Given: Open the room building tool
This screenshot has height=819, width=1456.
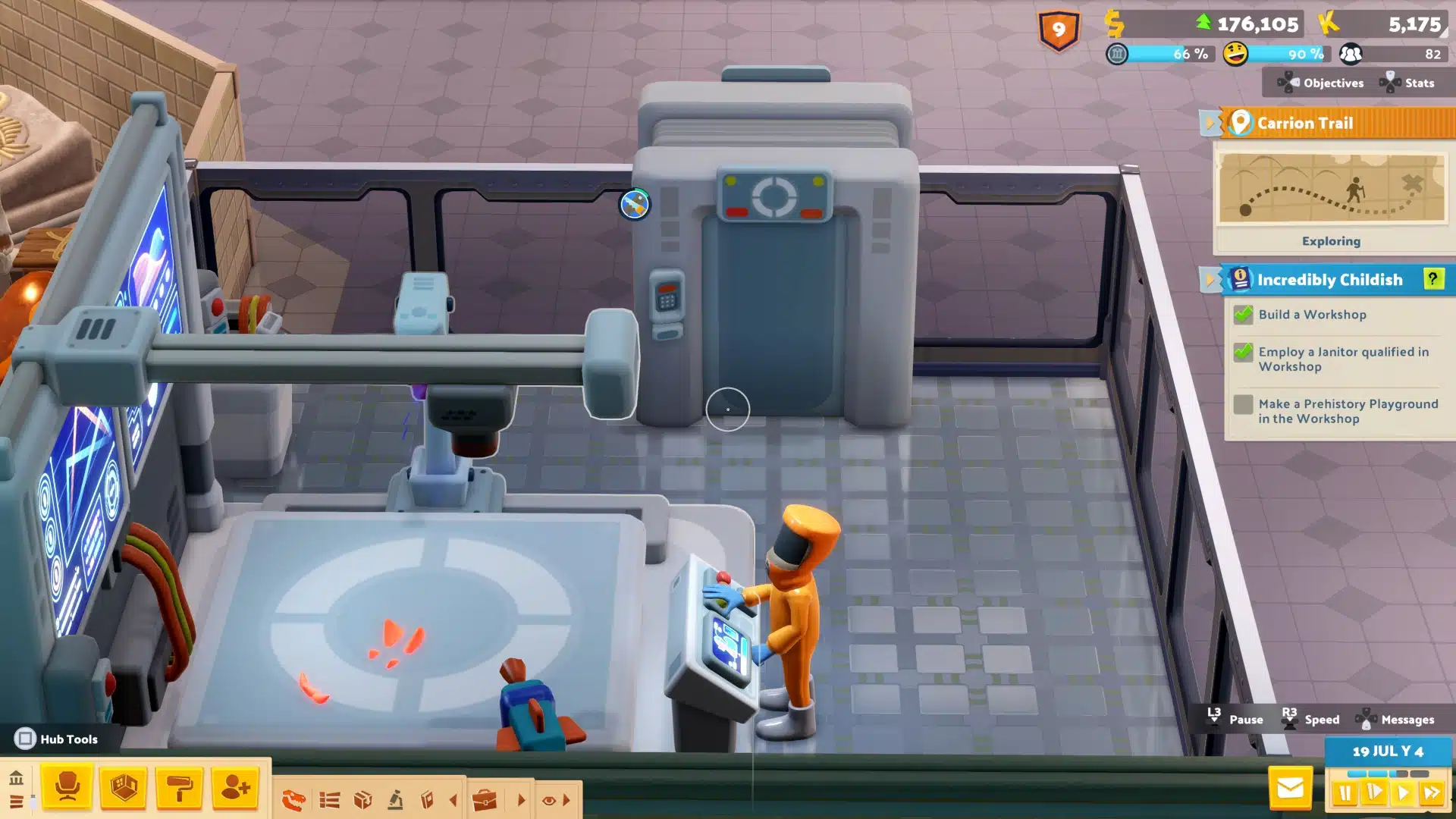Looking at the screenshot, I should pyautogui.click(x=124, y=788).
